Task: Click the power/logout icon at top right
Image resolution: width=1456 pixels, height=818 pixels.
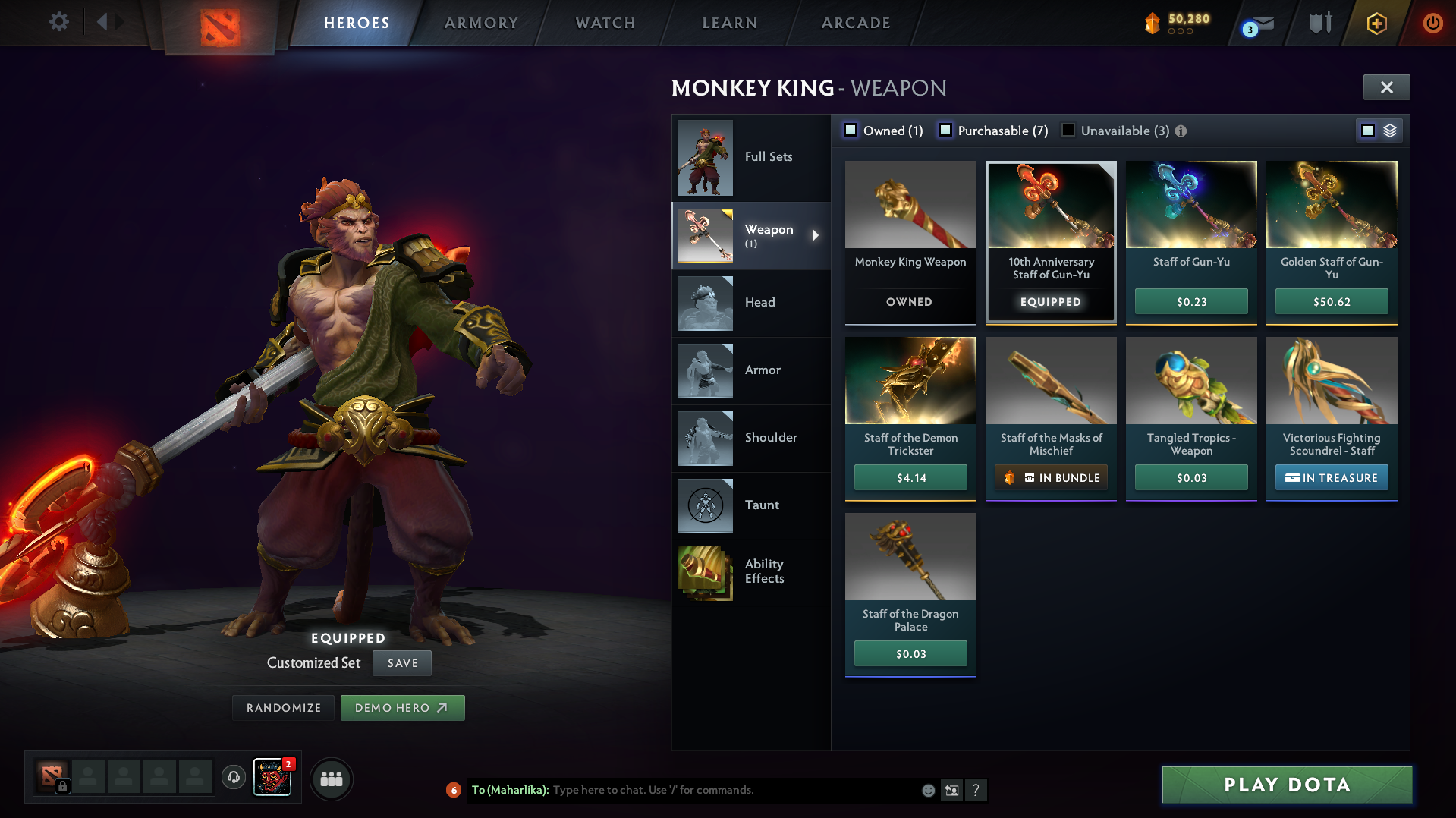Action: tap(1432, 23)
